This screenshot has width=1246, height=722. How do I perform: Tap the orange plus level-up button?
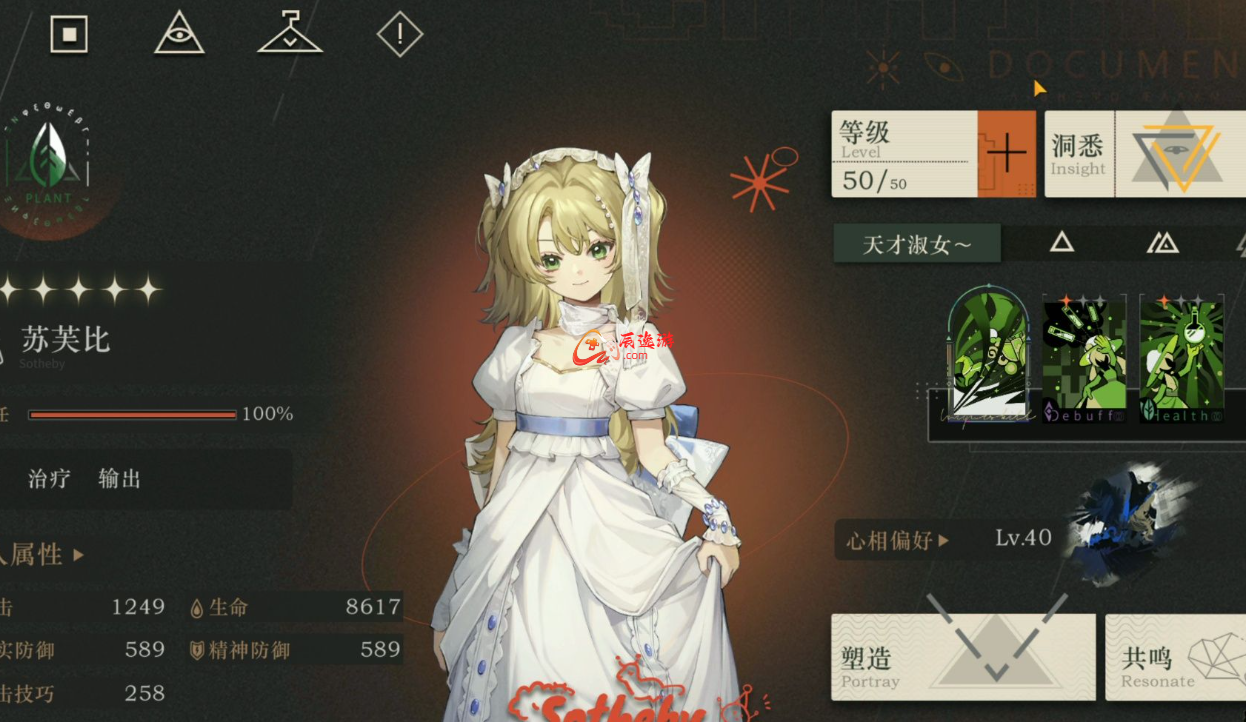[x=1006, y=154]
